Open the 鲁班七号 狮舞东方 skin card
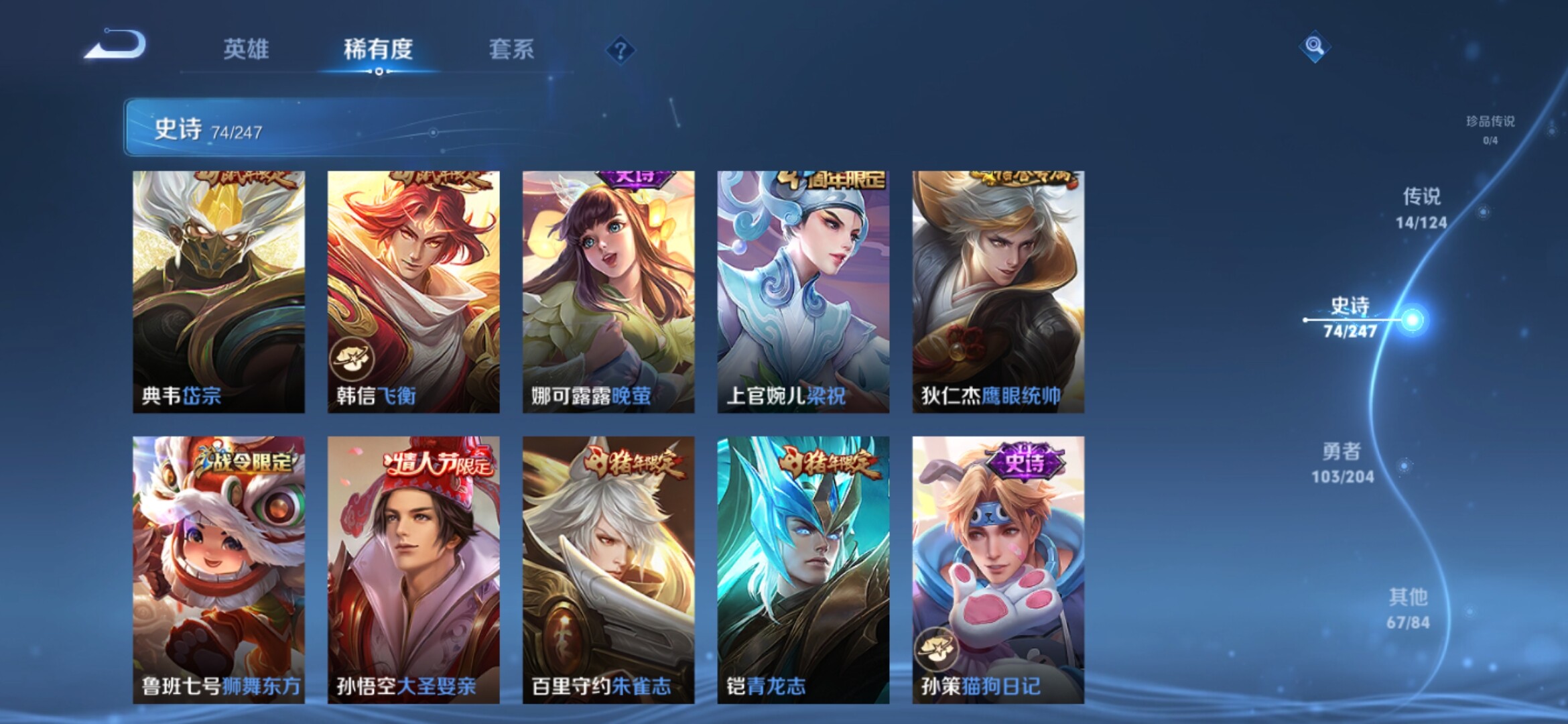Image resolution: width=1568 pixels, height=724 pixels. 218,570
